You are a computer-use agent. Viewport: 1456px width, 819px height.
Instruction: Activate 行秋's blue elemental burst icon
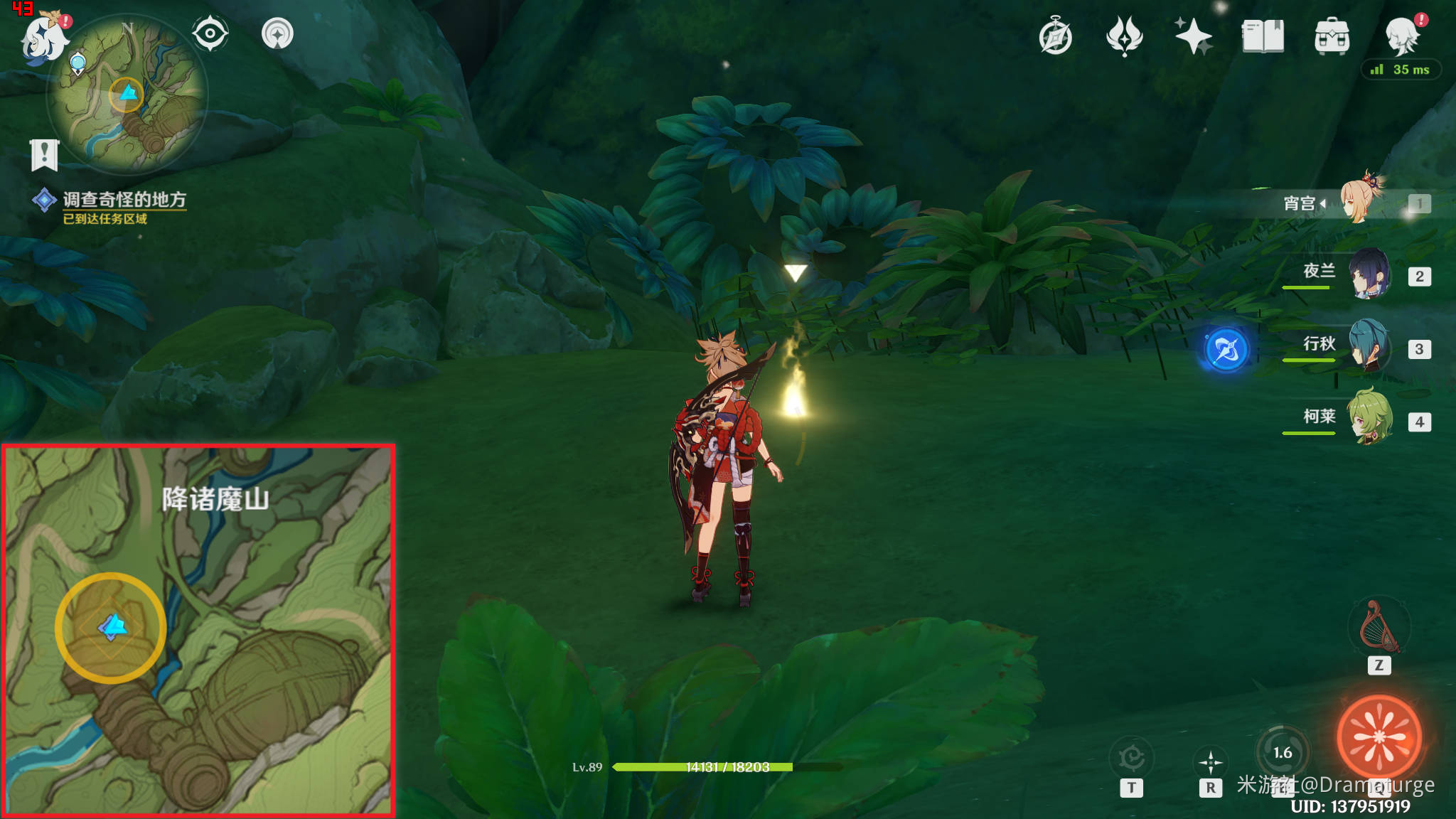click(x=1226, y=350)
